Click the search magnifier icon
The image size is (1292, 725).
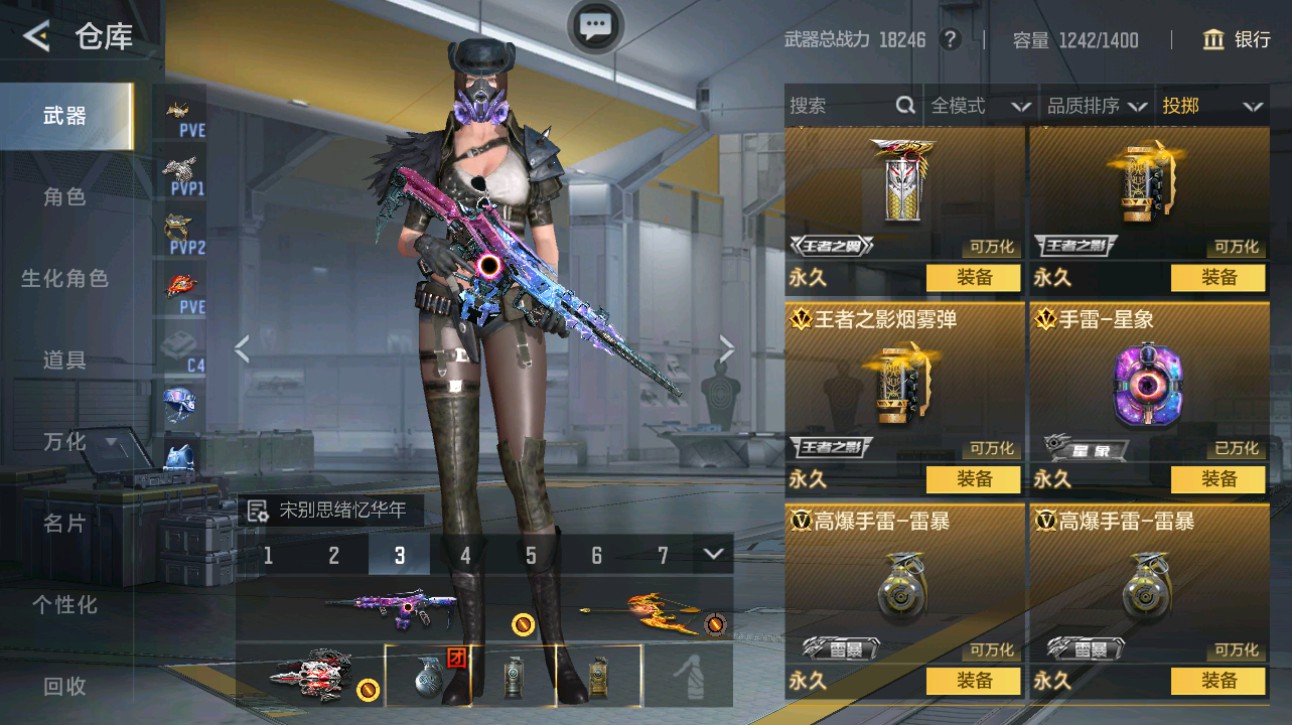point(903,105)
